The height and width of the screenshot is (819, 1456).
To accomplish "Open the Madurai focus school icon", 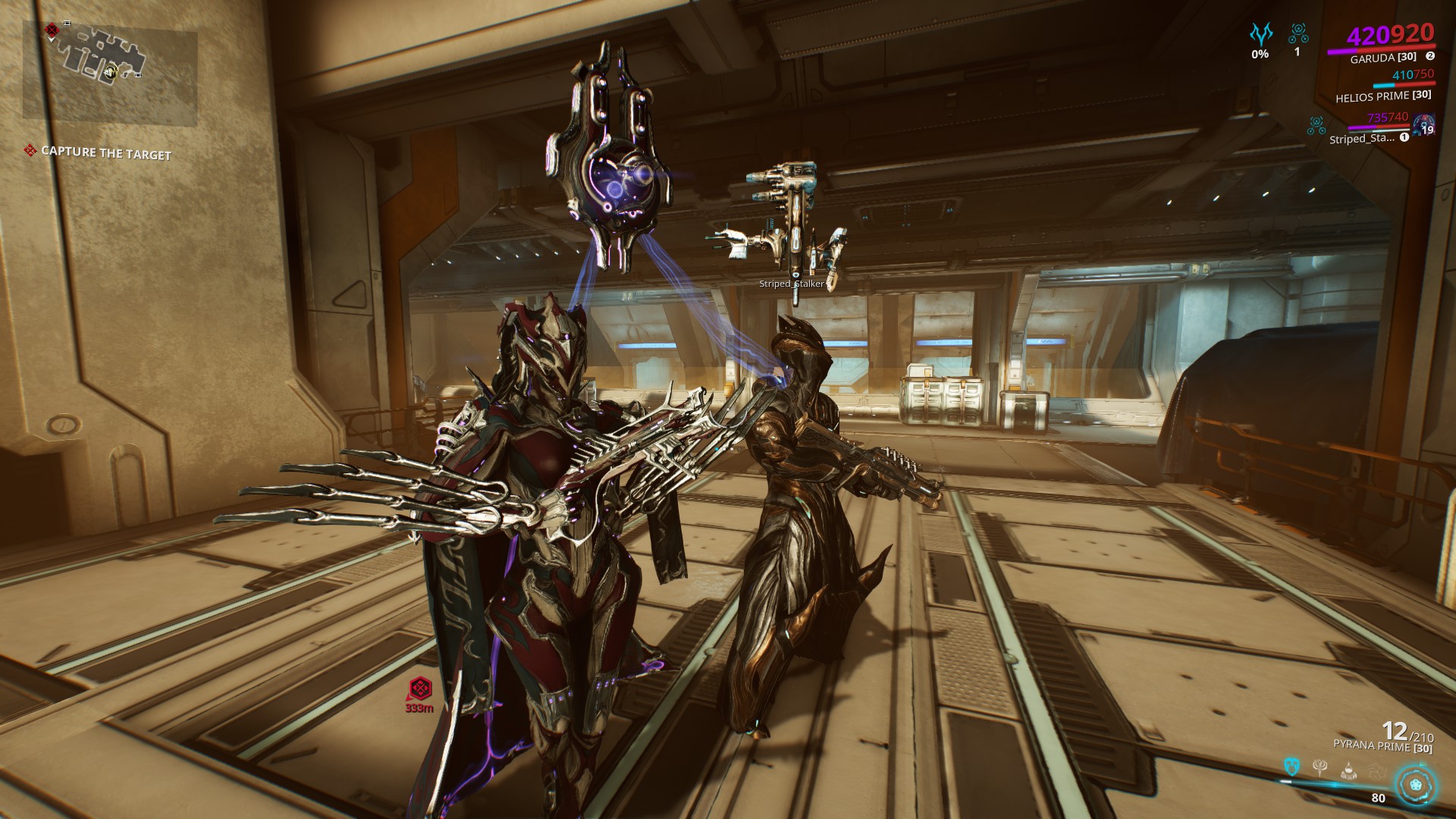I will [x=1262, y=34].
